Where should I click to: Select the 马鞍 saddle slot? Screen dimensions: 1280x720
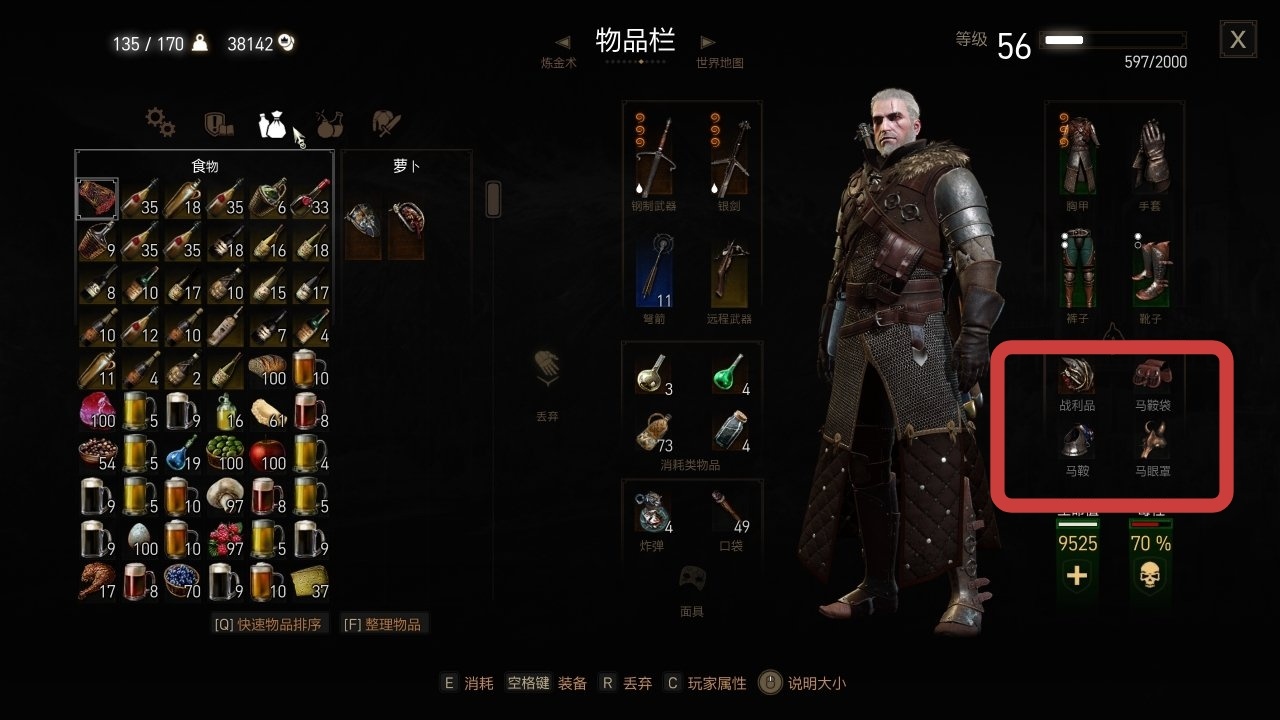click(x=1076, y=440)
